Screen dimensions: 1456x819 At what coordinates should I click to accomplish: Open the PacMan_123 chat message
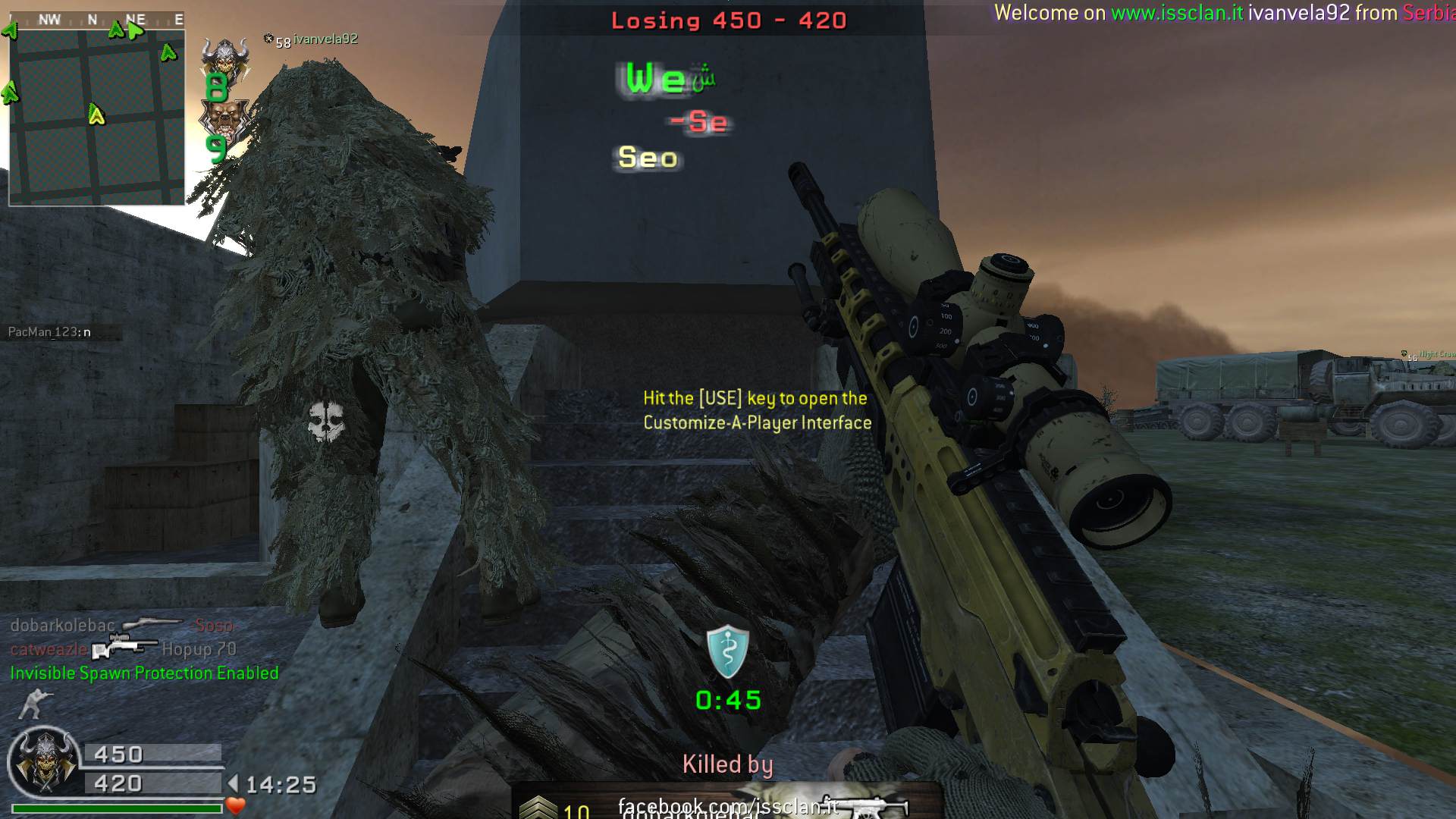pos(50,332)
